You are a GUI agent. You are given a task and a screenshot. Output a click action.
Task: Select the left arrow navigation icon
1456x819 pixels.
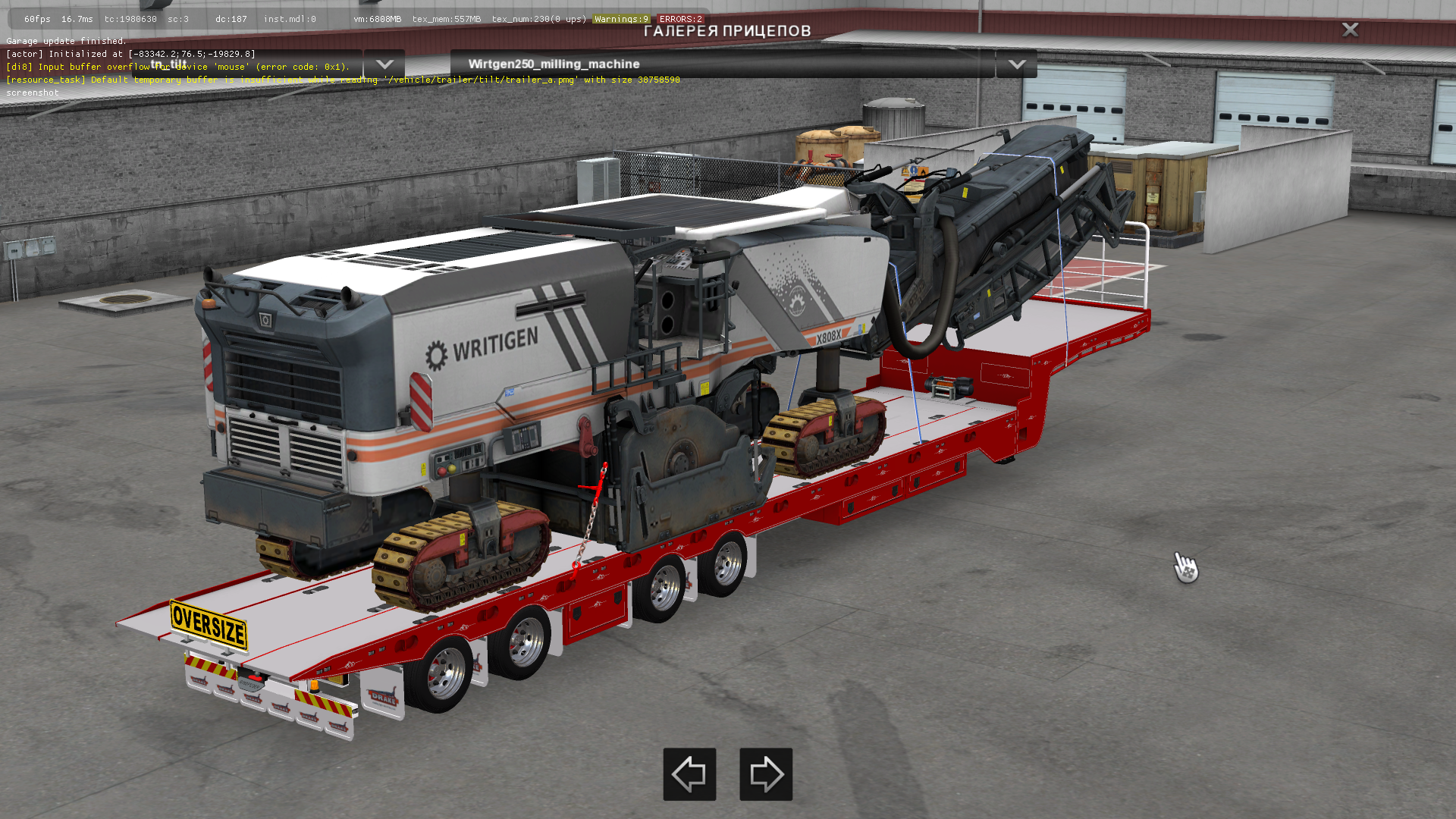point(689,774)
